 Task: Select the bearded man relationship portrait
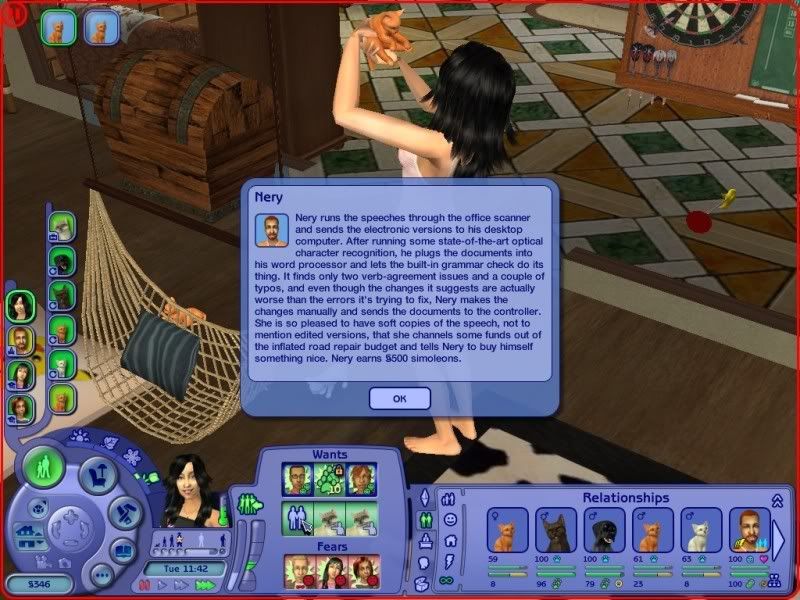coord(749,530)
